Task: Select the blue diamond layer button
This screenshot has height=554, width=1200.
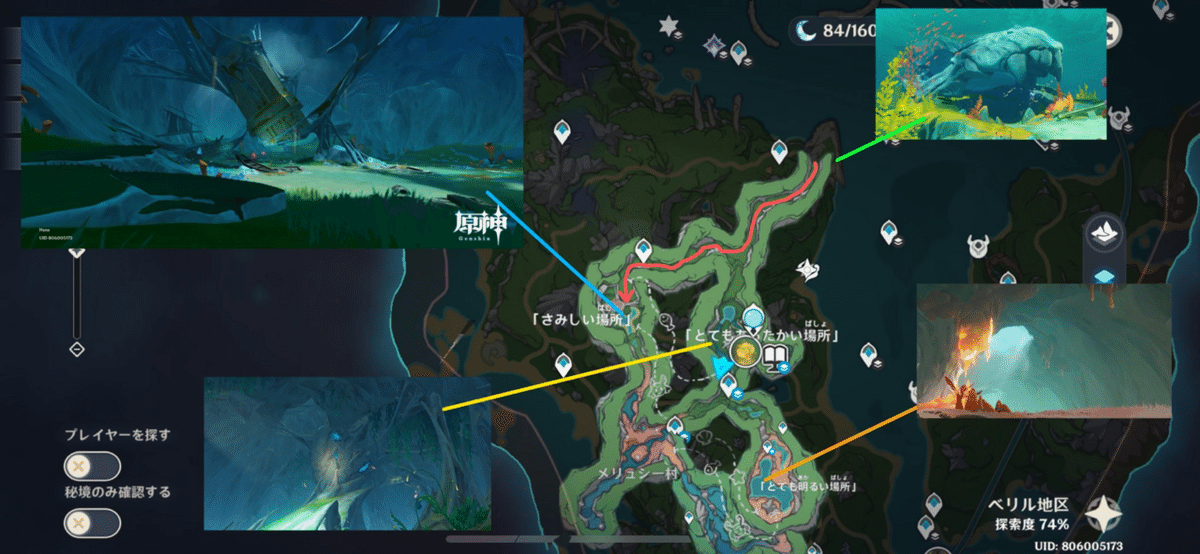Action: pos(1105,276)
